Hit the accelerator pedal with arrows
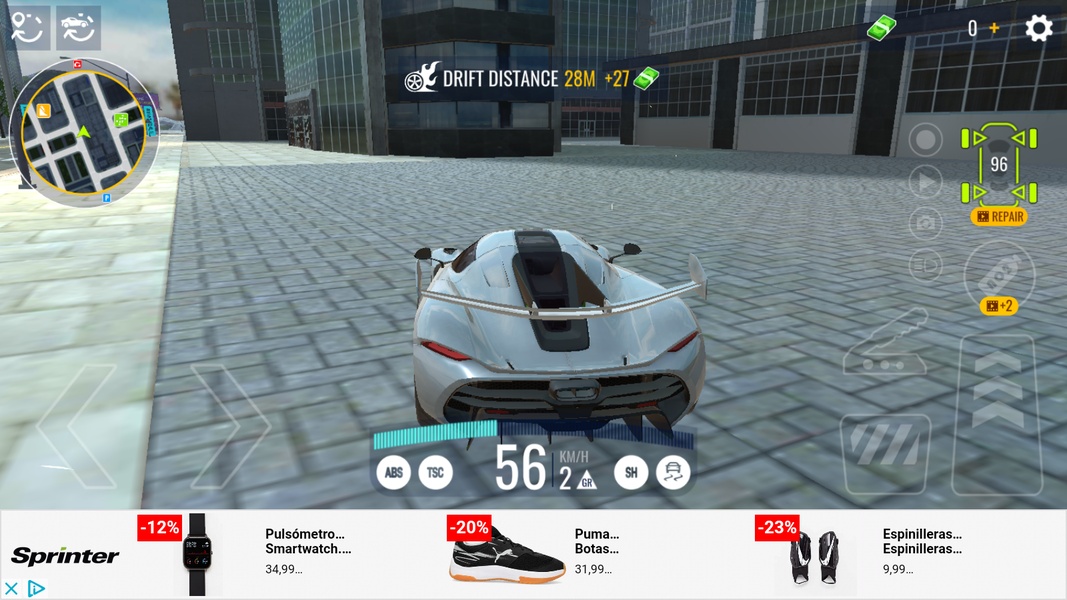Viewport: 1067px width, 600px height. pyautogui.click(x=997, y=415)
